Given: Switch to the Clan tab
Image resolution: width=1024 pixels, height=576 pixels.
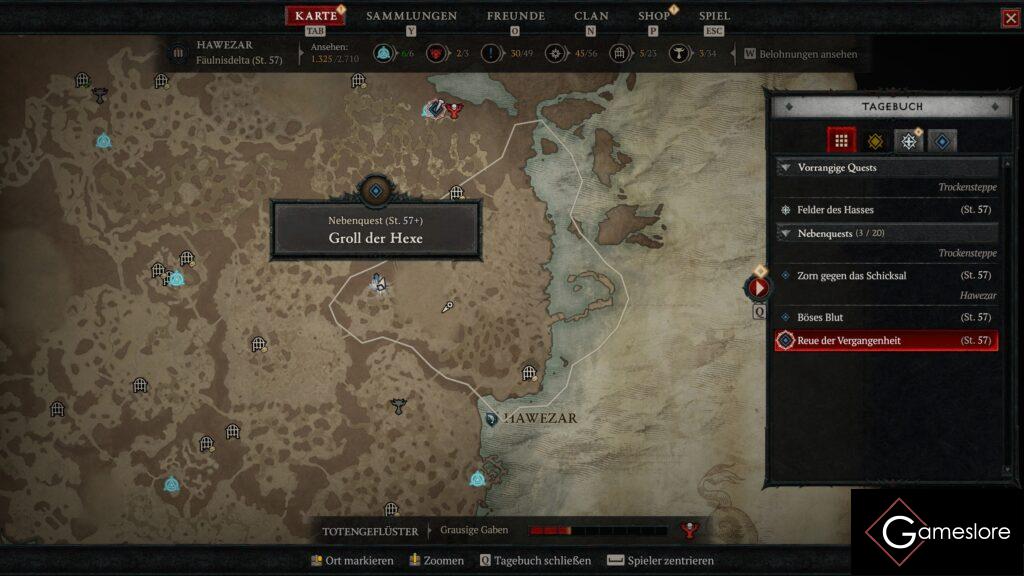Looking at the screenshot, I should (x=591, y=16).
